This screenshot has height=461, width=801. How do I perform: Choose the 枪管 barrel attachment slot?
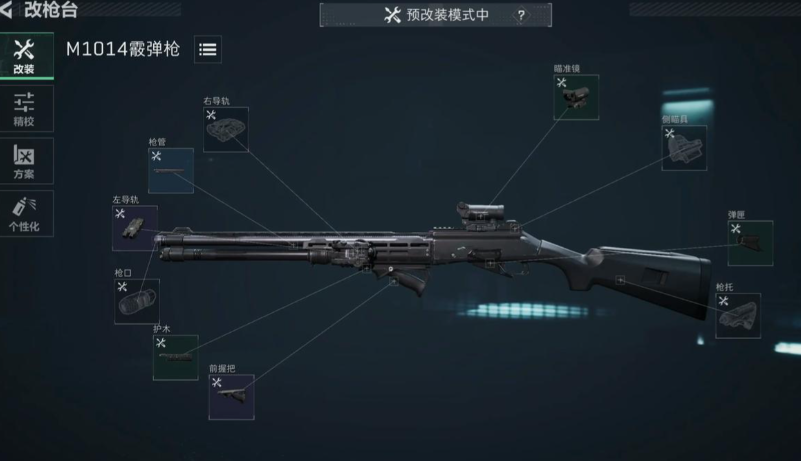pyautogui.click(x=171, y=170)
